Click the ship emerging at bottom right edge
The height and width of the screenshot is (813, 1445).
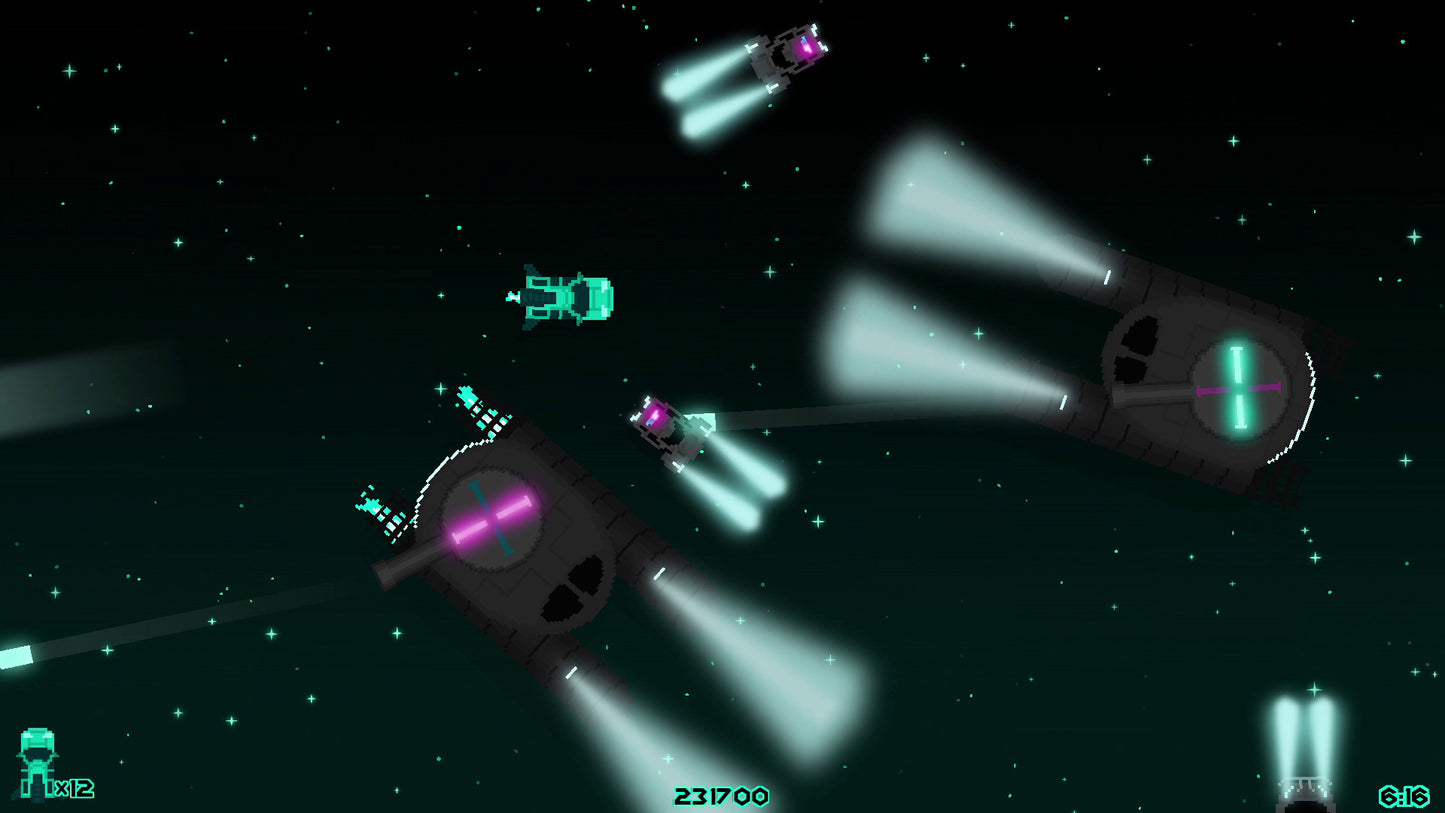point(1305,790)
